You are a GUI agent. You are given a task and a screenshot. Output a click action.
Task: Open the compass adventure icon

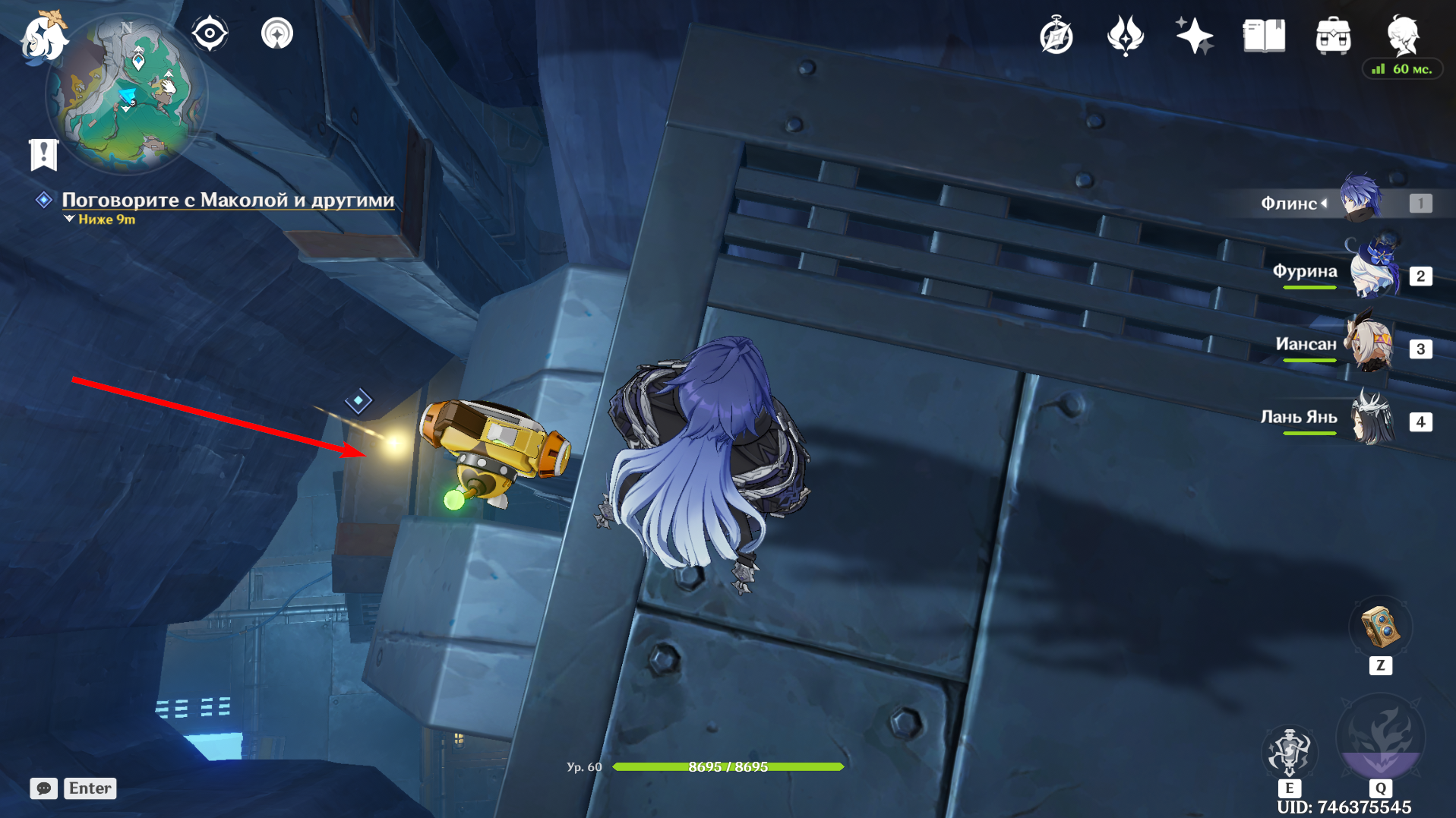tap(1056, 36)
